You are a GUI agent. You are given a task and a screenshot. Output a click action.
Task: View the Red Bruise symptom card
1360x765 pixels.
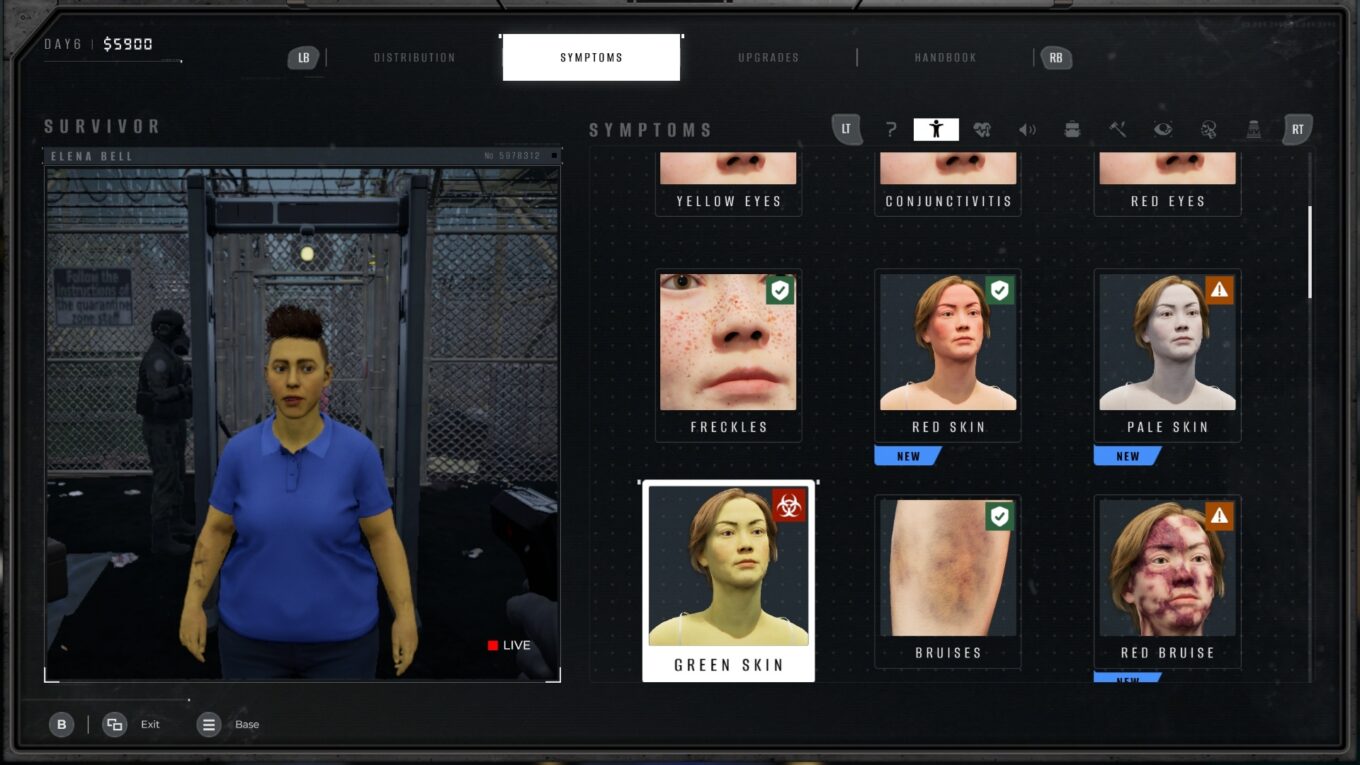[x=1167, y=581]
